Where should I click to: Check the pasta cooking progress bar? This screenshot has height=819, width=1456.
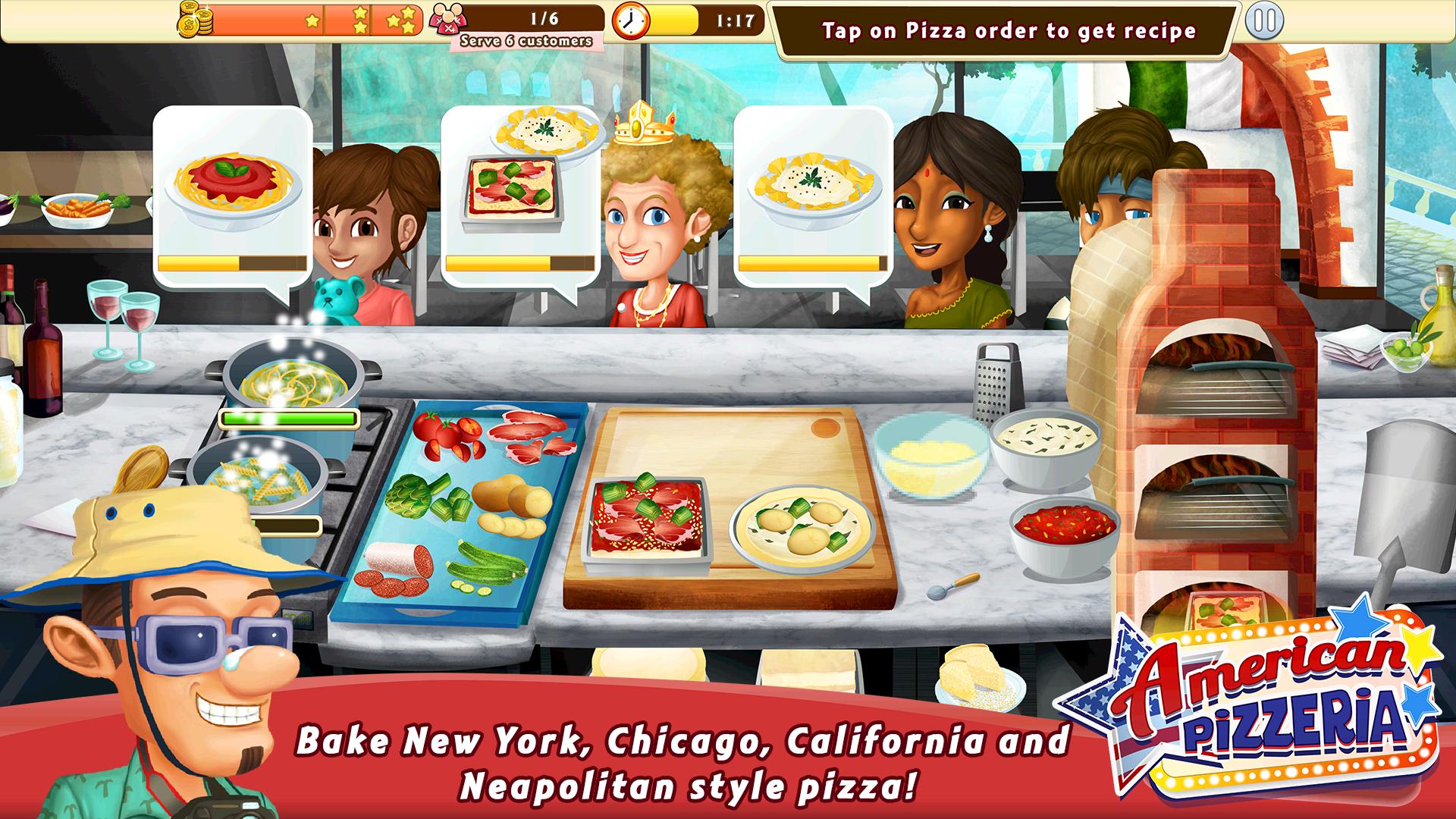click(288, 416)
